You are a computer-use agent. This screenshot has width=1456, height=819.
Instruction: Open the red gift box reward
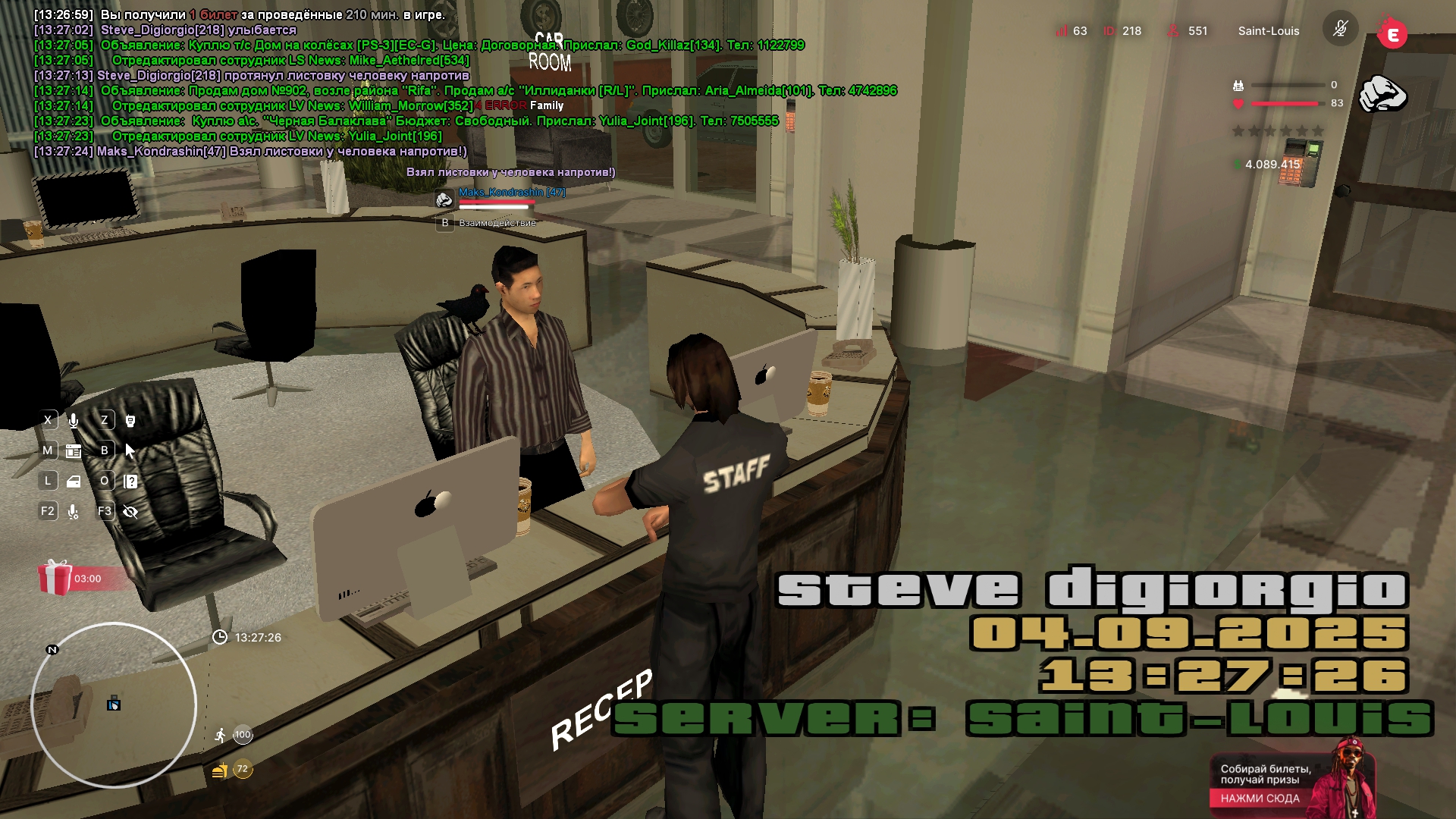point(55,578)
